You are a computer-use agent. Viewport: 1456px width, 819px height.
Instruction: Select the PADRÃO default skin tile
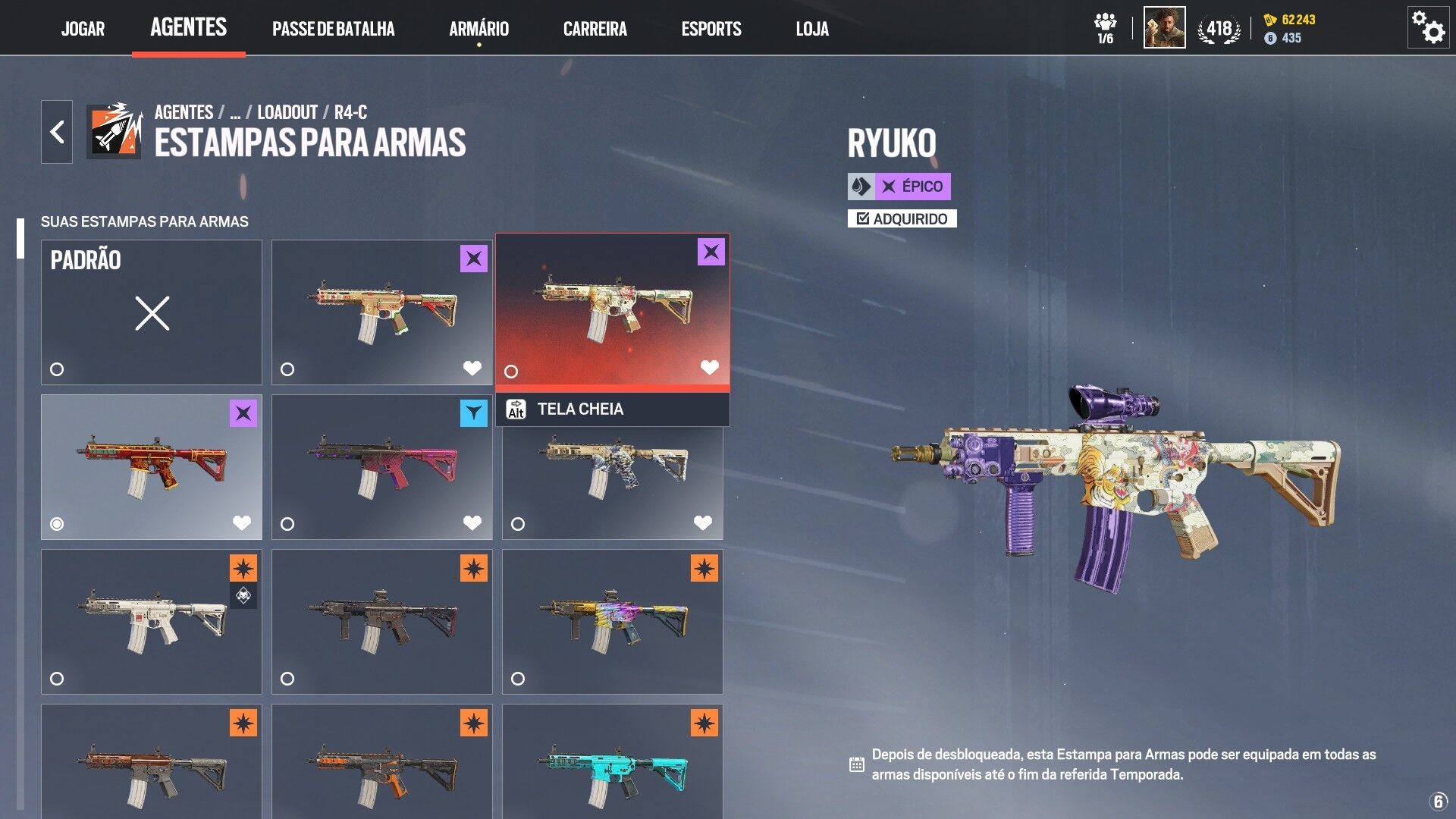(152, 312)
